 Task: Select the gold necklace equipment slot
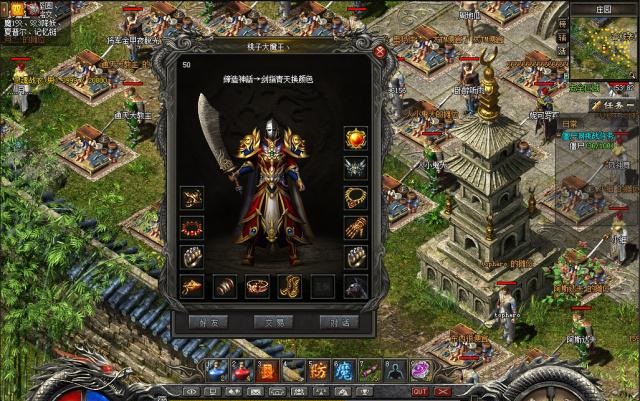point(356,196)
